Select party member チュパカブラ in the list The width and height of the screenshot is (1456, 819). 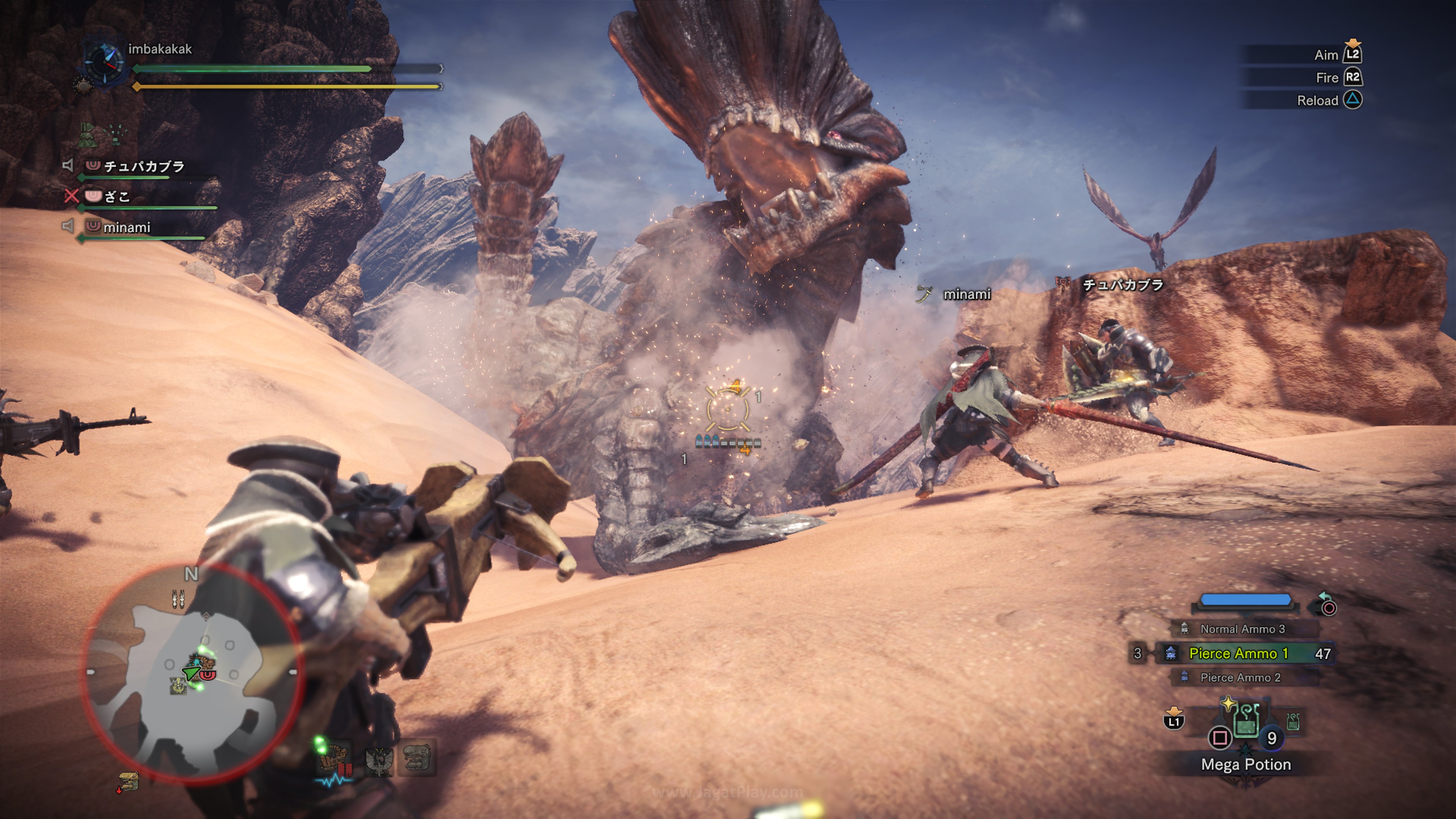pyautogui.click(x=144, y=166)
